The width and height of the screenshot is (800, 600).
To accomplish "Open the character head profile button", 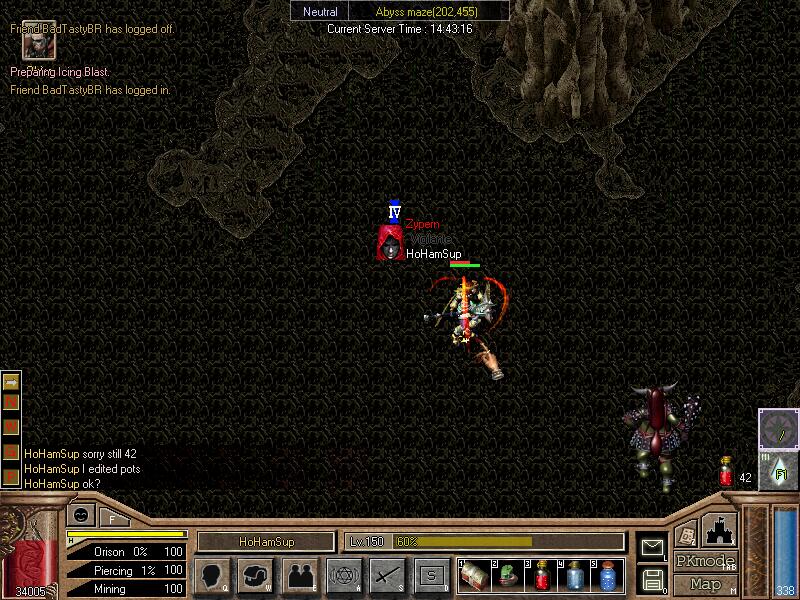I will 212,575.
